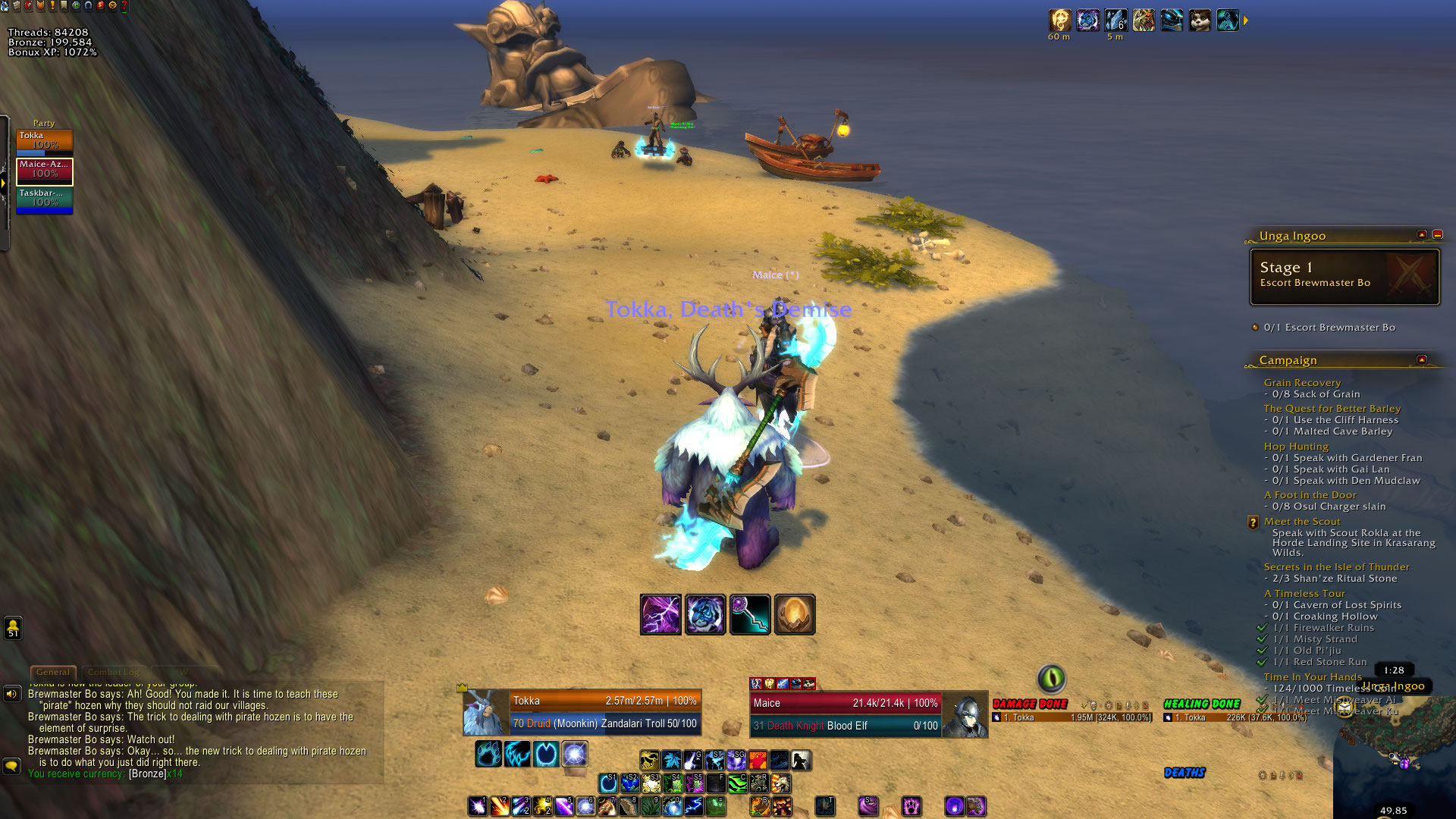The image size is (1456, 819).
Task: Use the blue tiger spirit ability
Action: click(x=705, y=614)
